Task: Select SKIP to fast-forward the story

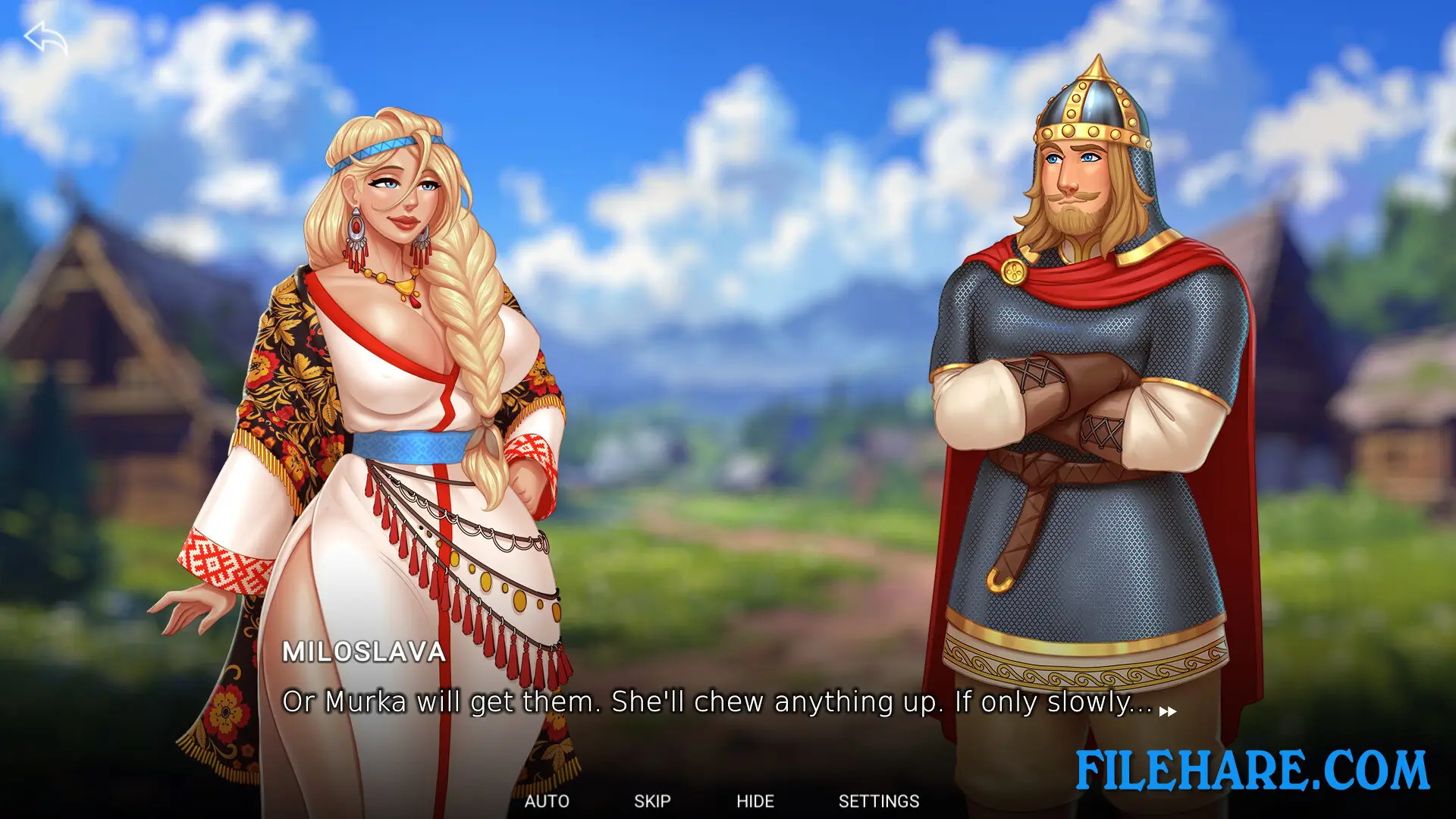Action: [x=652, y=801]
